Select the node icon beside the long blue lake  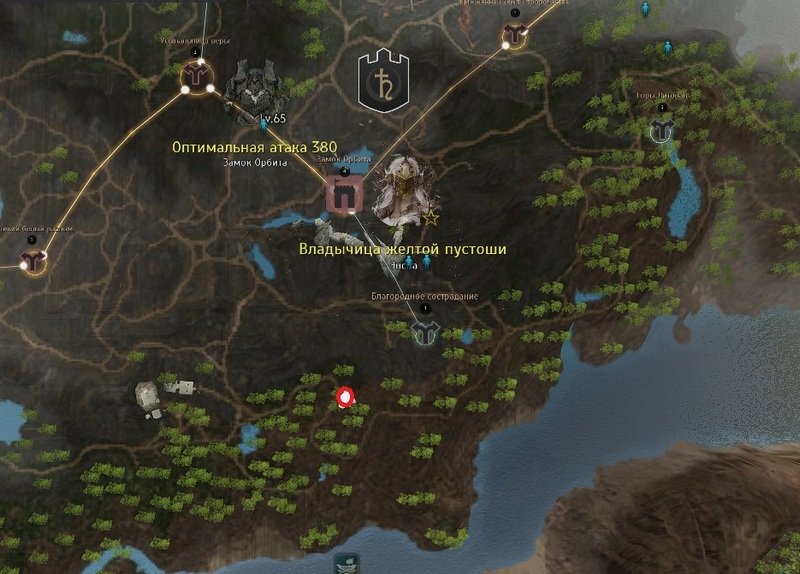click(661, 130)
